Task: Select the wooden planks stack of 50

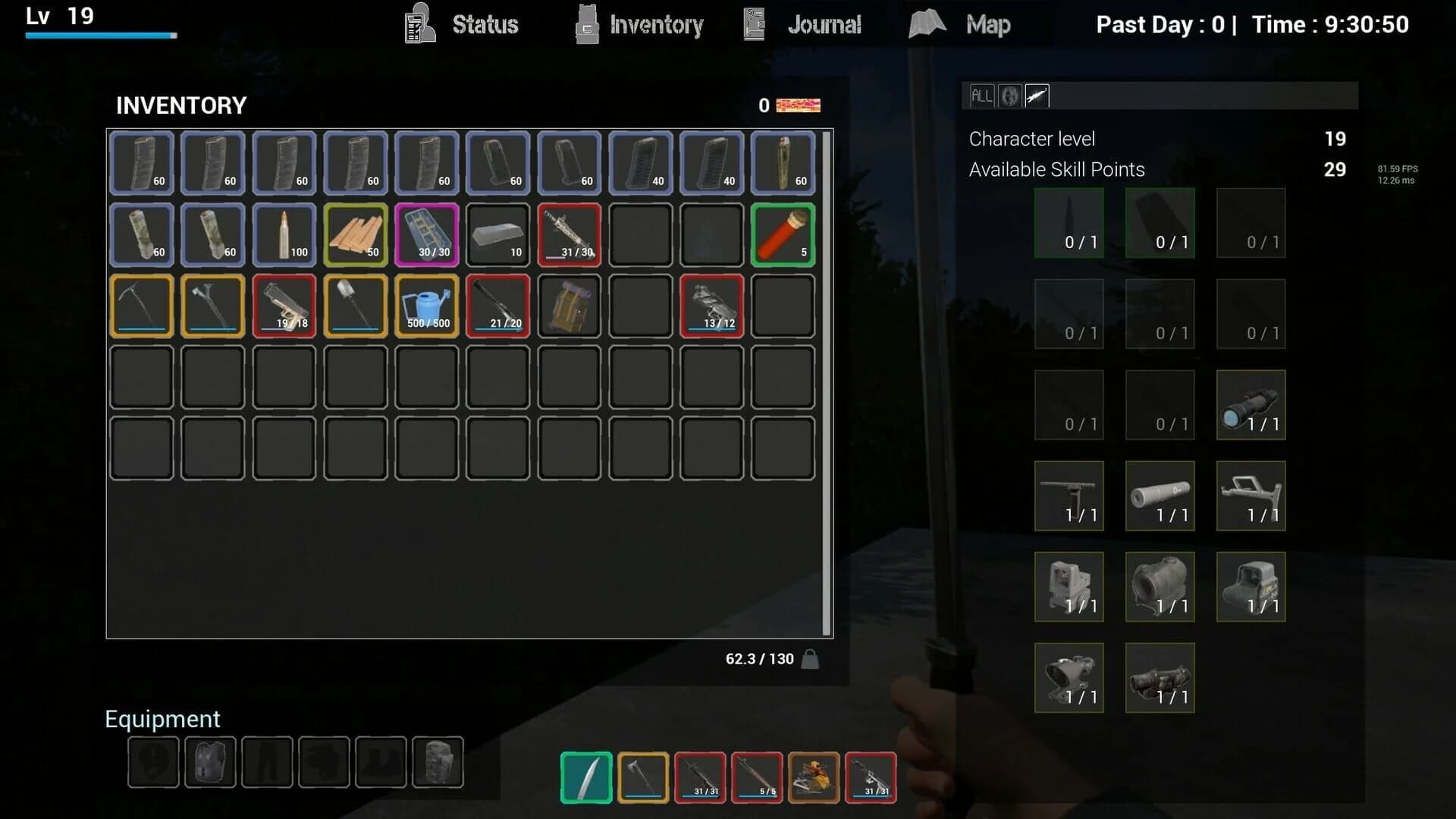Action: [x=356, y=235]
